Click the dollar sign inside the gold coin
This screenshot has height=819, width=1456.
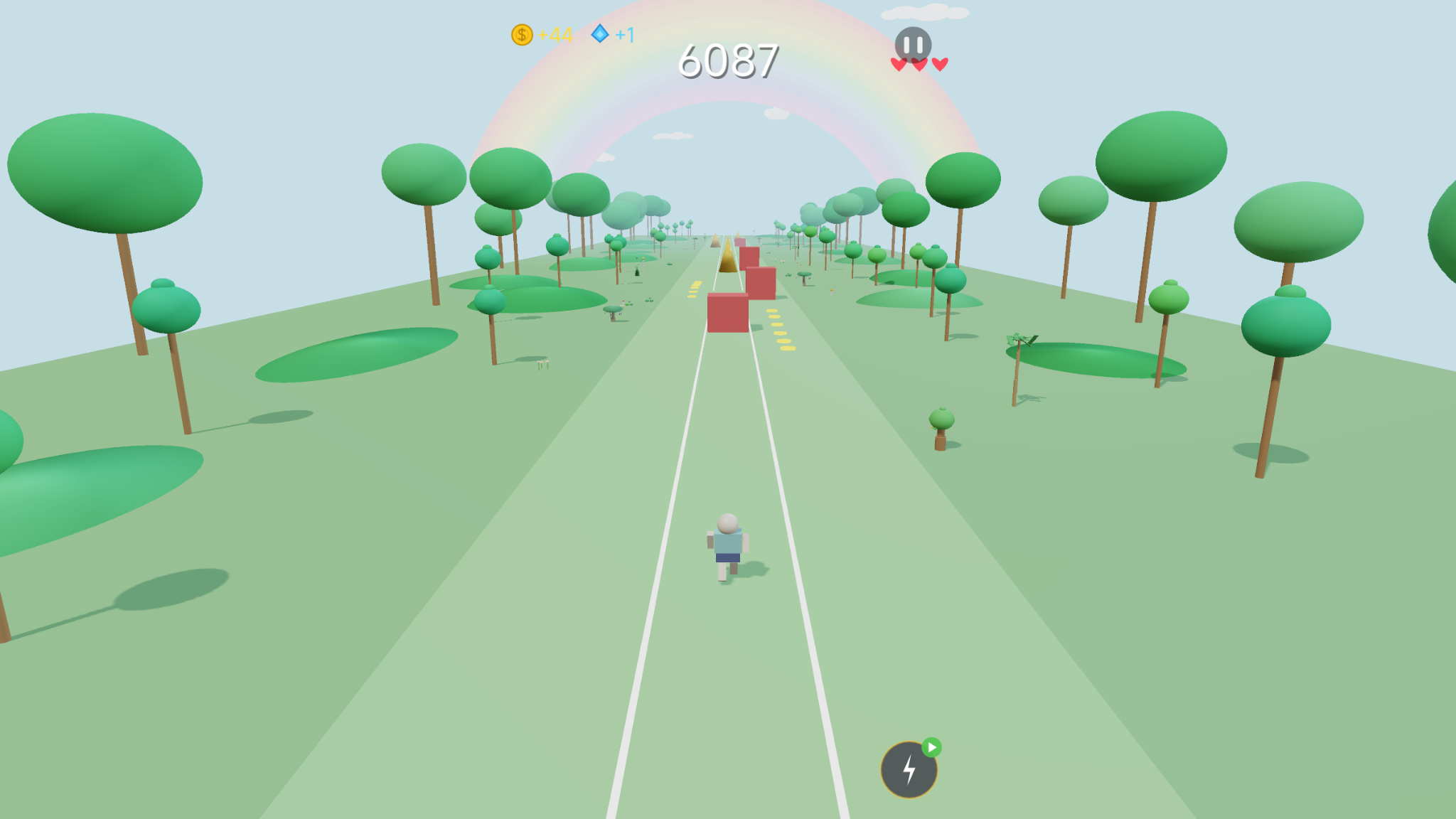tap(521, 33)
